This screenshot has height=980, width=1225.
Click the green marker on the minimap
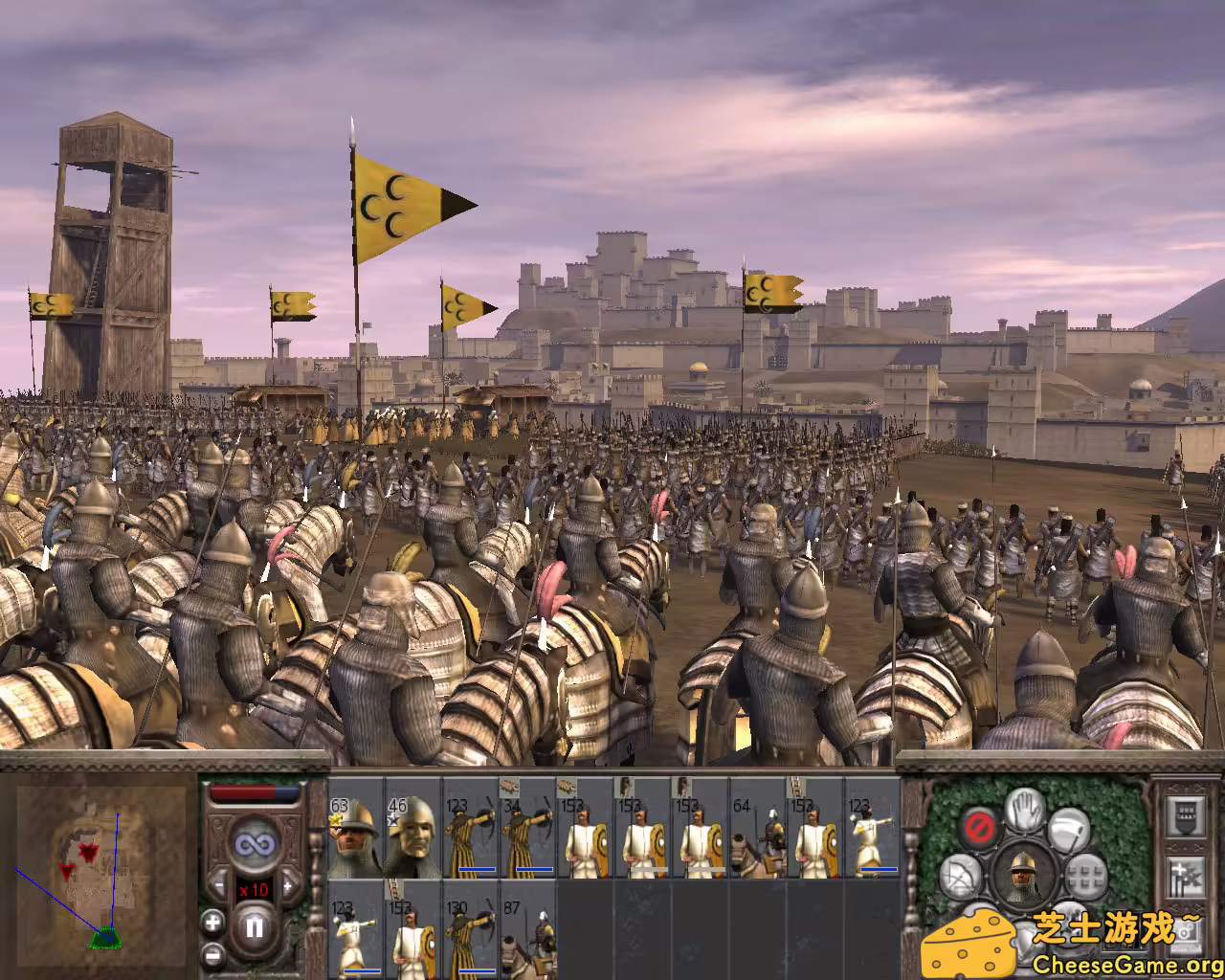(105, 938)
